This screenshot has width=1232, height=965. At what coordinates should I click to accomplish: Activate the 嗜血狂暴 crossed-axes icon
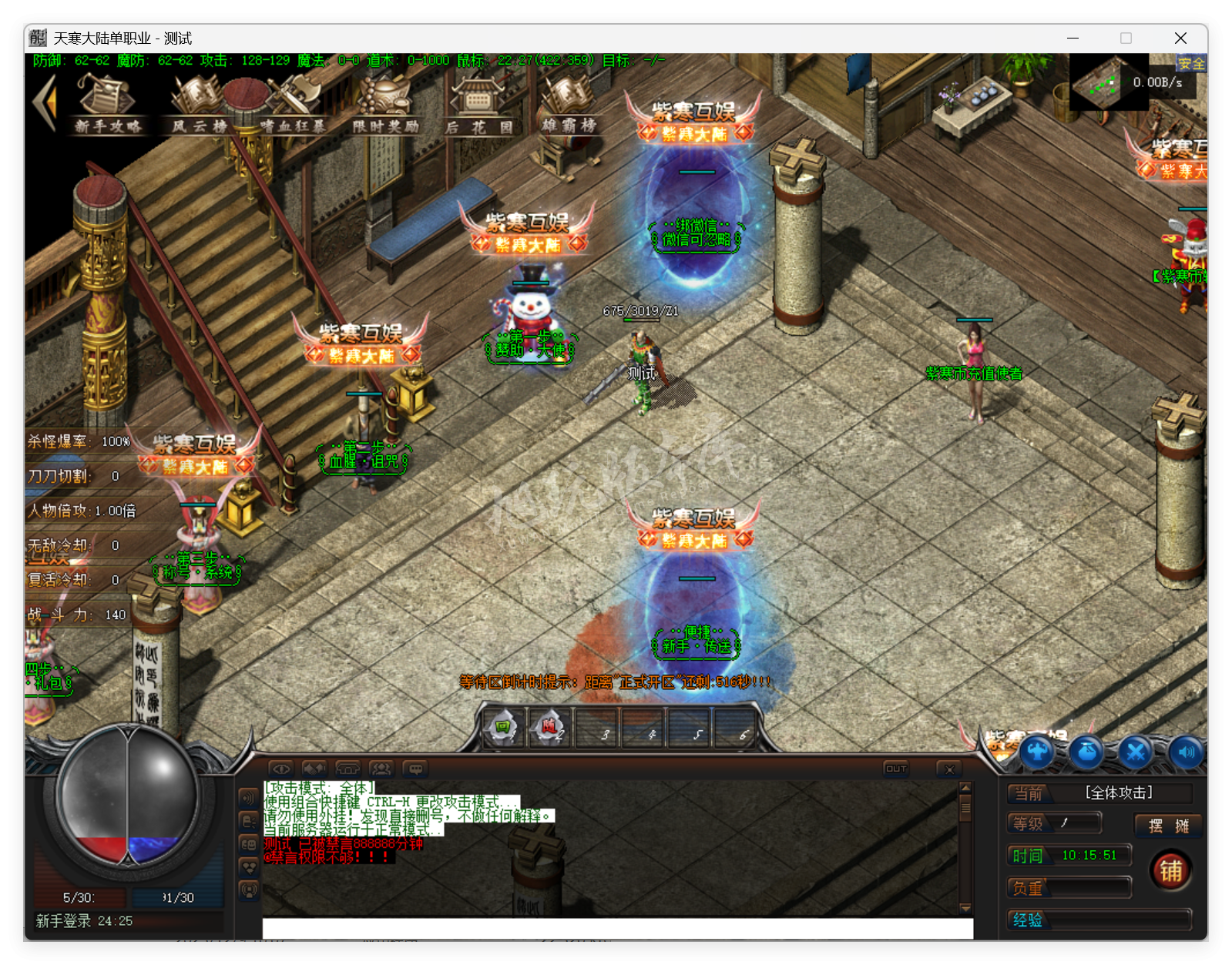293,104
